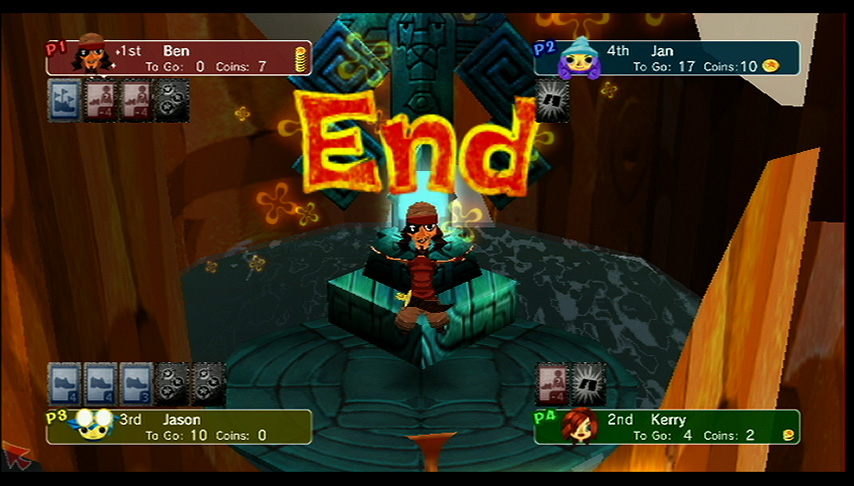Viewport: 854px width, 486px height.
Task: Select Jason's P3 player panel
Action: (x=178, y=427)
